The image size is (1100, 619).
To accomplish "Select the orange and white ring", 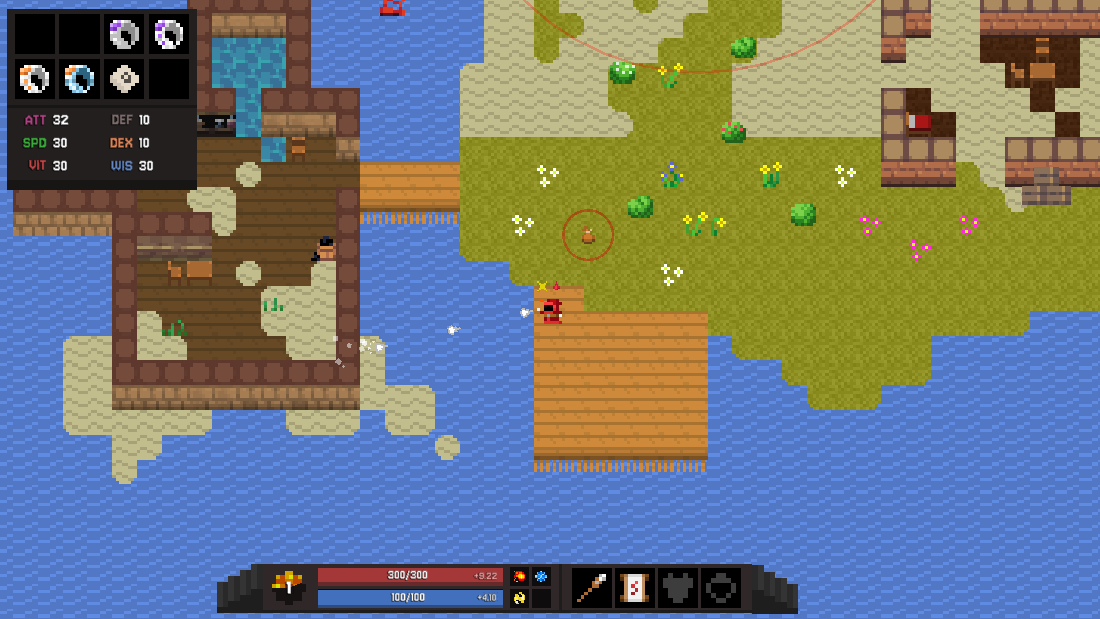I will [x=35, y=79].
